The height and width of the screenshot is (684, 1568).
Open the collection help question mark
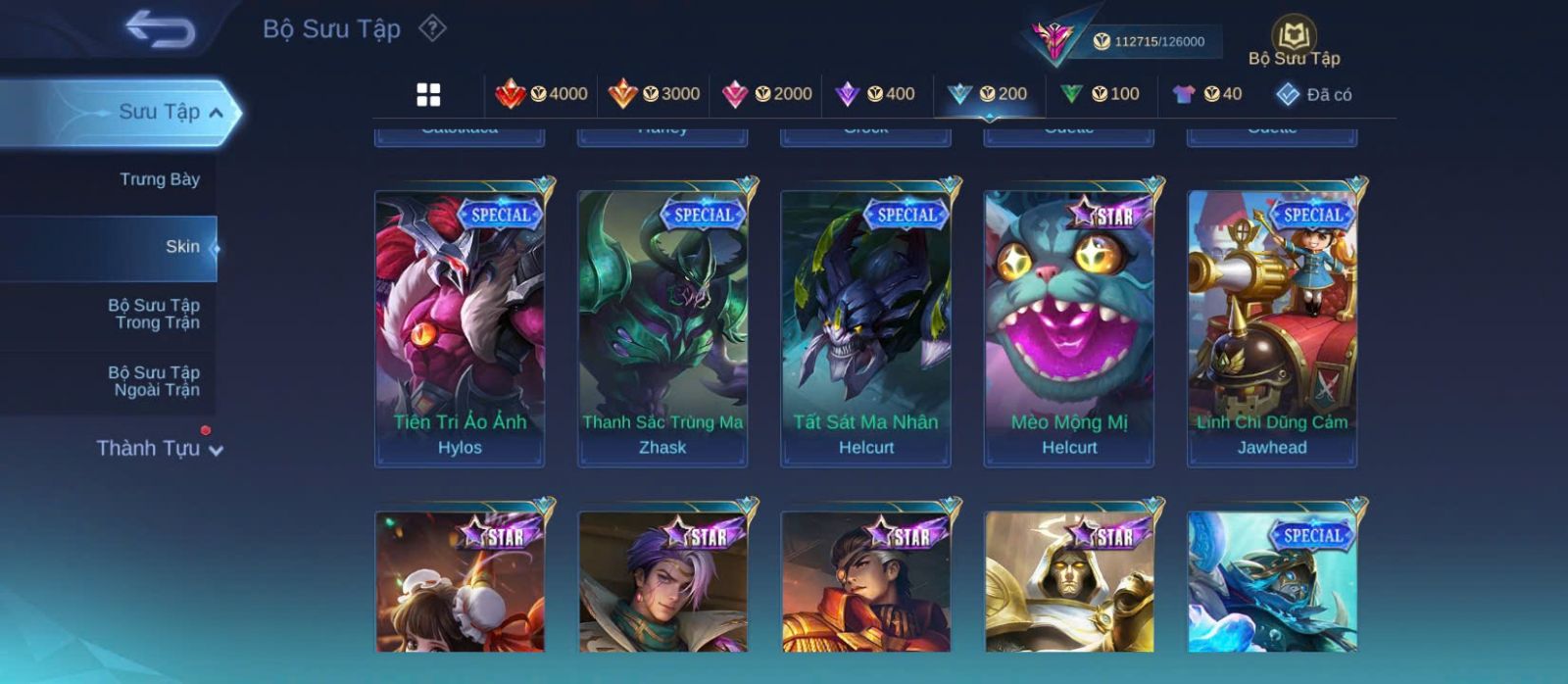tap(432, 28)
